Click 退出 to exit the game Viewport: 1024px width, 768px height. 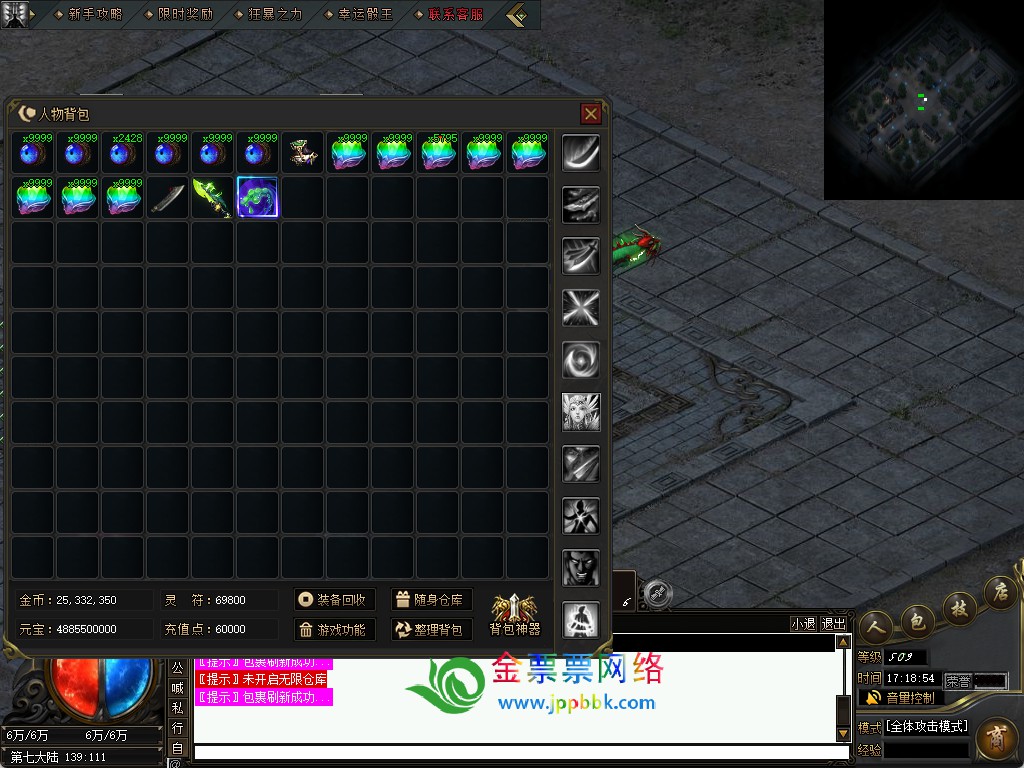(x=833, y=624)
